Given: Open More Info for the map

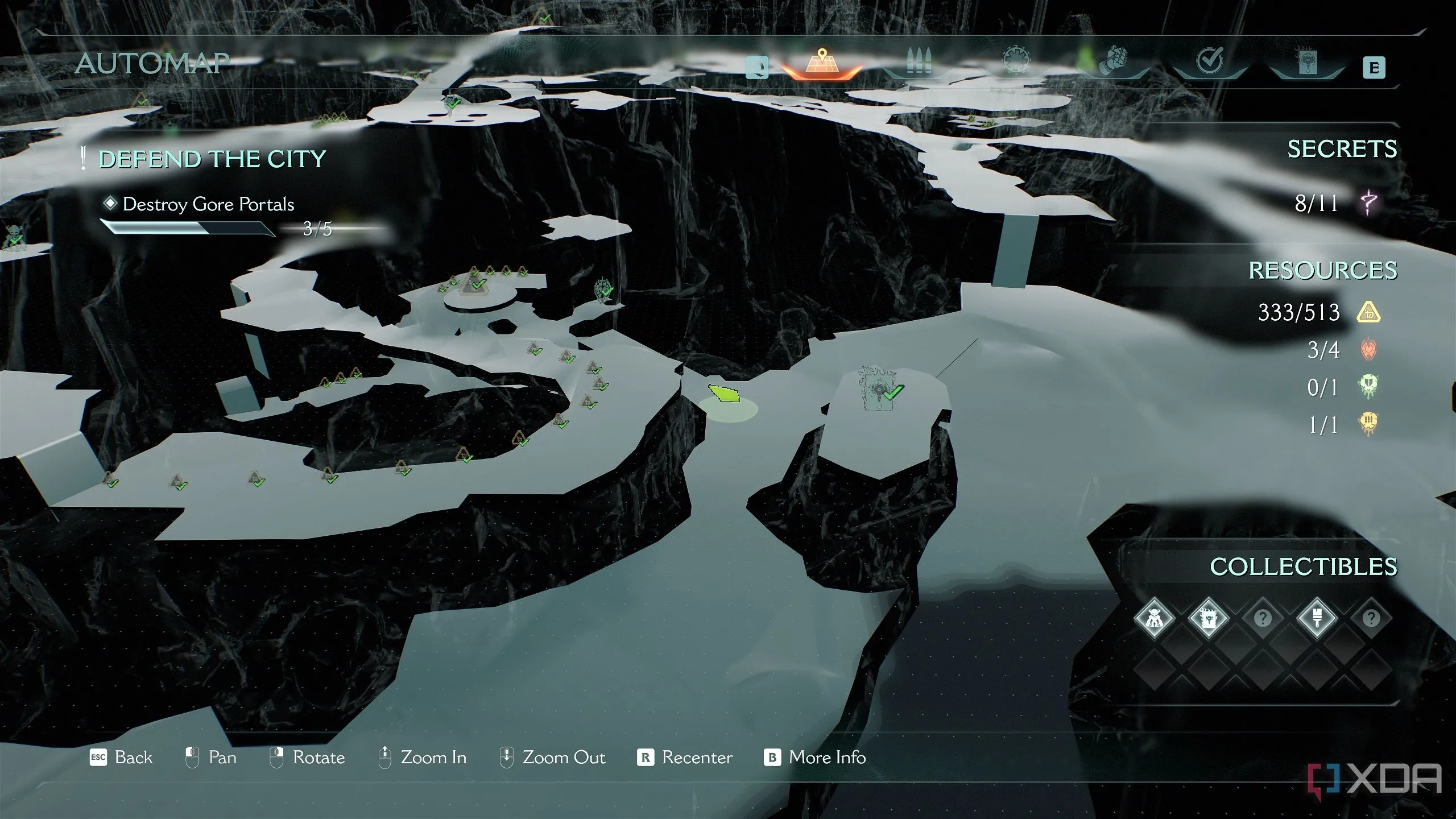Looking at the screenshot, I should (x=814, y=758).
